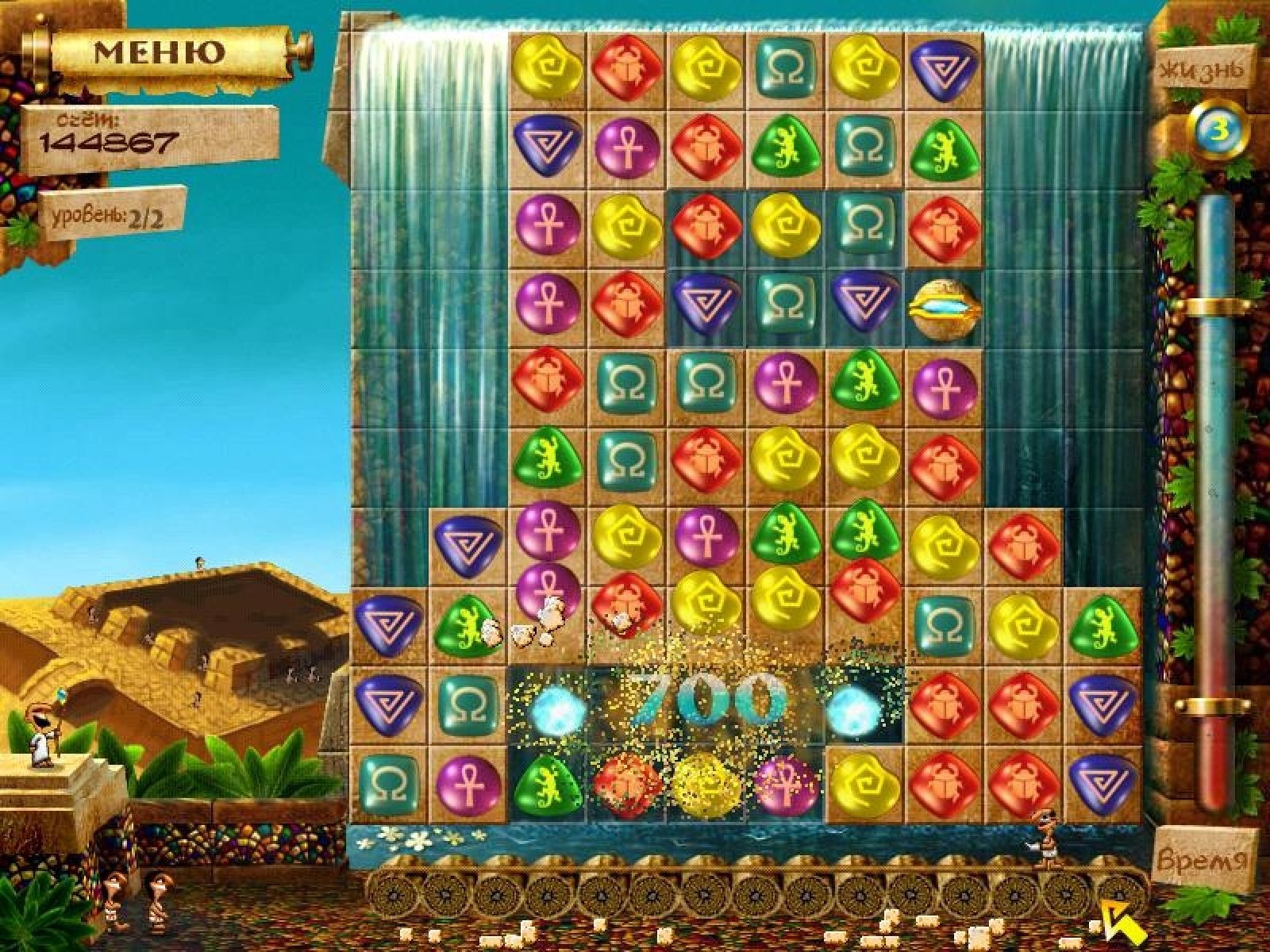Choose the teal omega gem in the top row
This screenshot has width=1270, height=952.
[784, 69]
